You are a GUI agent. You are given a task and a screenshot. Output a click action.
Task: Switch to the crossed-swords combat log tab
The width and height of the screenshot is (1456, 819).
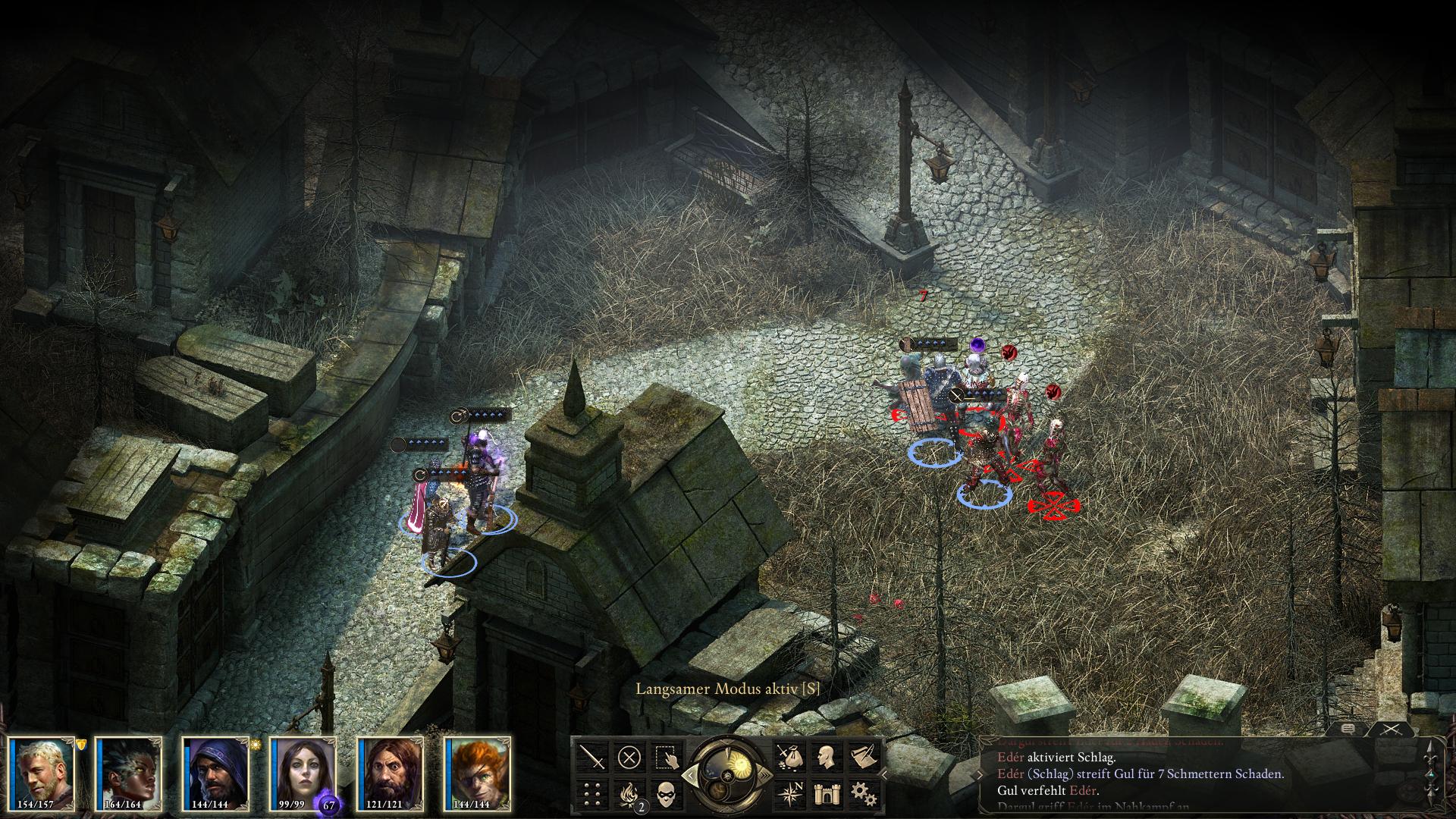point(1391,729)
